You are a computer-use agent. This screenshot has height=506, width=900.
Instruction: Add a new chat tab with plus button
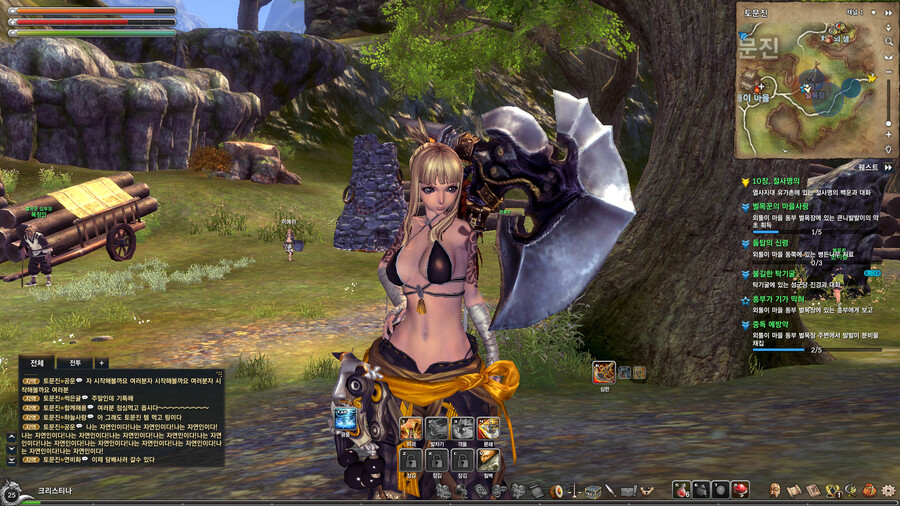pos(100,363)
